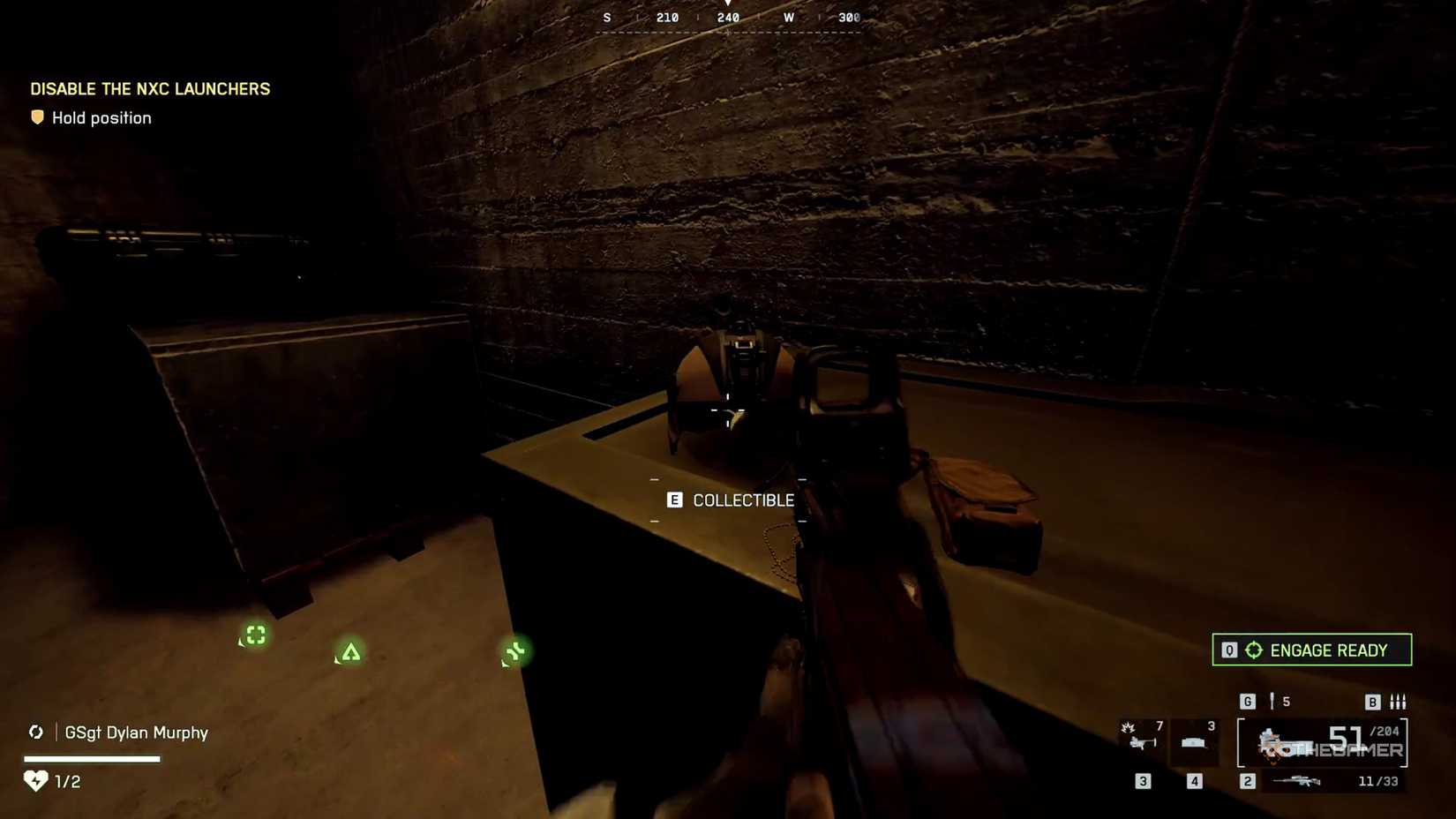
Task: Select the ammo box gadget in slot 4
Action: tap(1193, 742)
